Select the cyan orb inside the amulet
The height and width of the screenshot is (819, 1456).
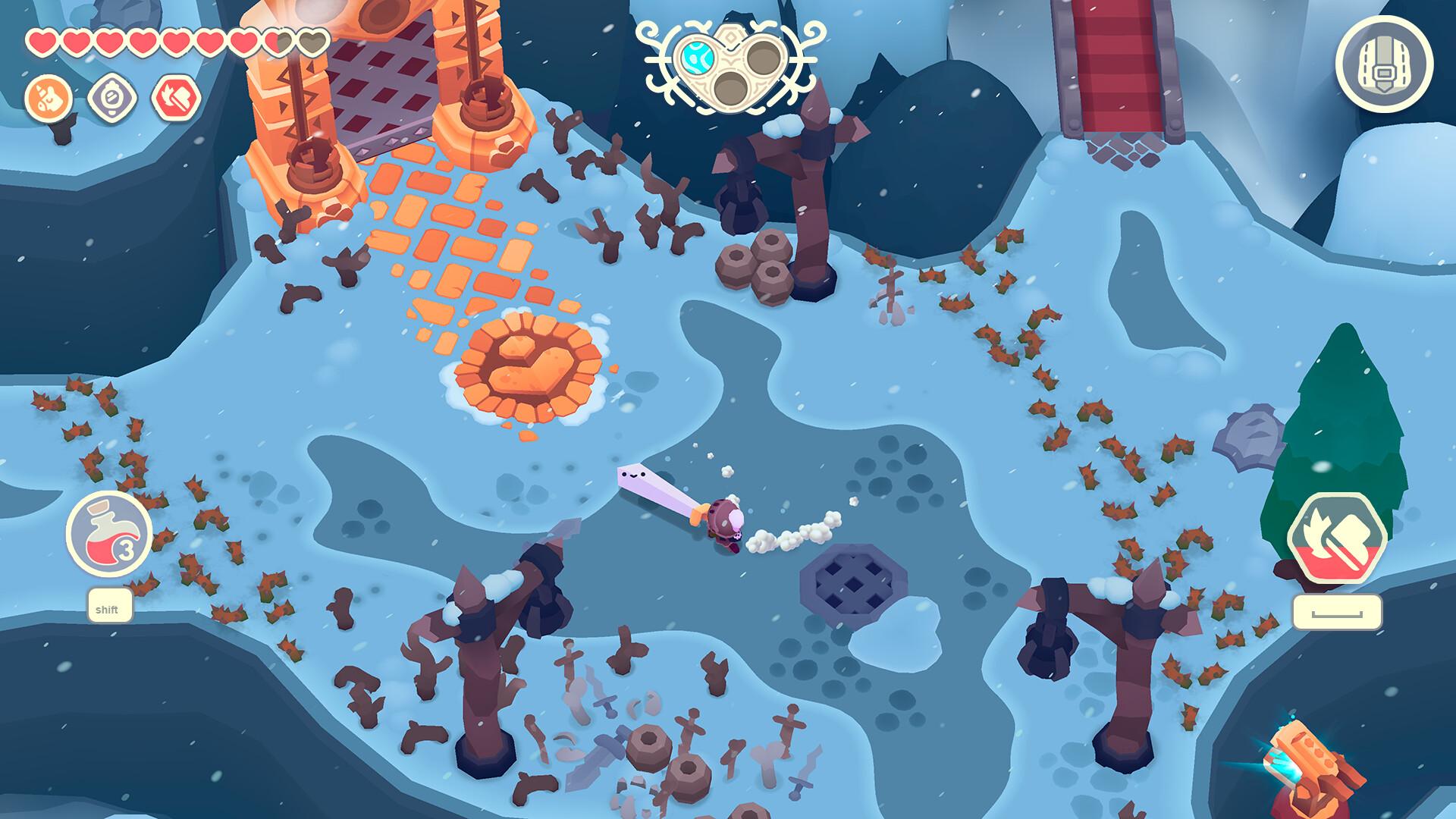point(698,58)
